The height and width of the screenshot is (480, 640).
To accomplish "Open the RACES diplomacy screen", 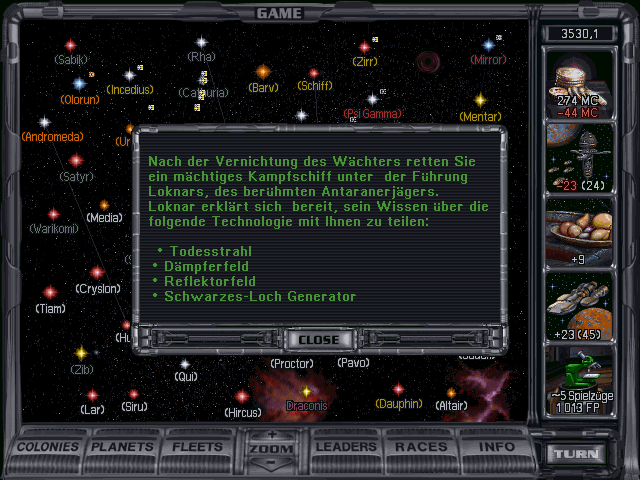I will [422, 447].
